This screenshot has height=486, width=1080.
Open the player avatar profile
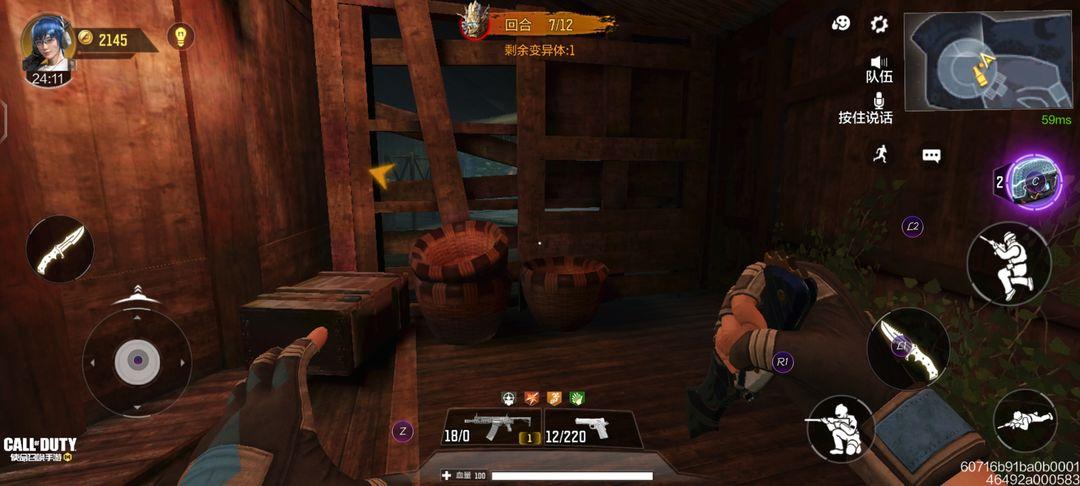pyautogui.click(x=48, y=48)
